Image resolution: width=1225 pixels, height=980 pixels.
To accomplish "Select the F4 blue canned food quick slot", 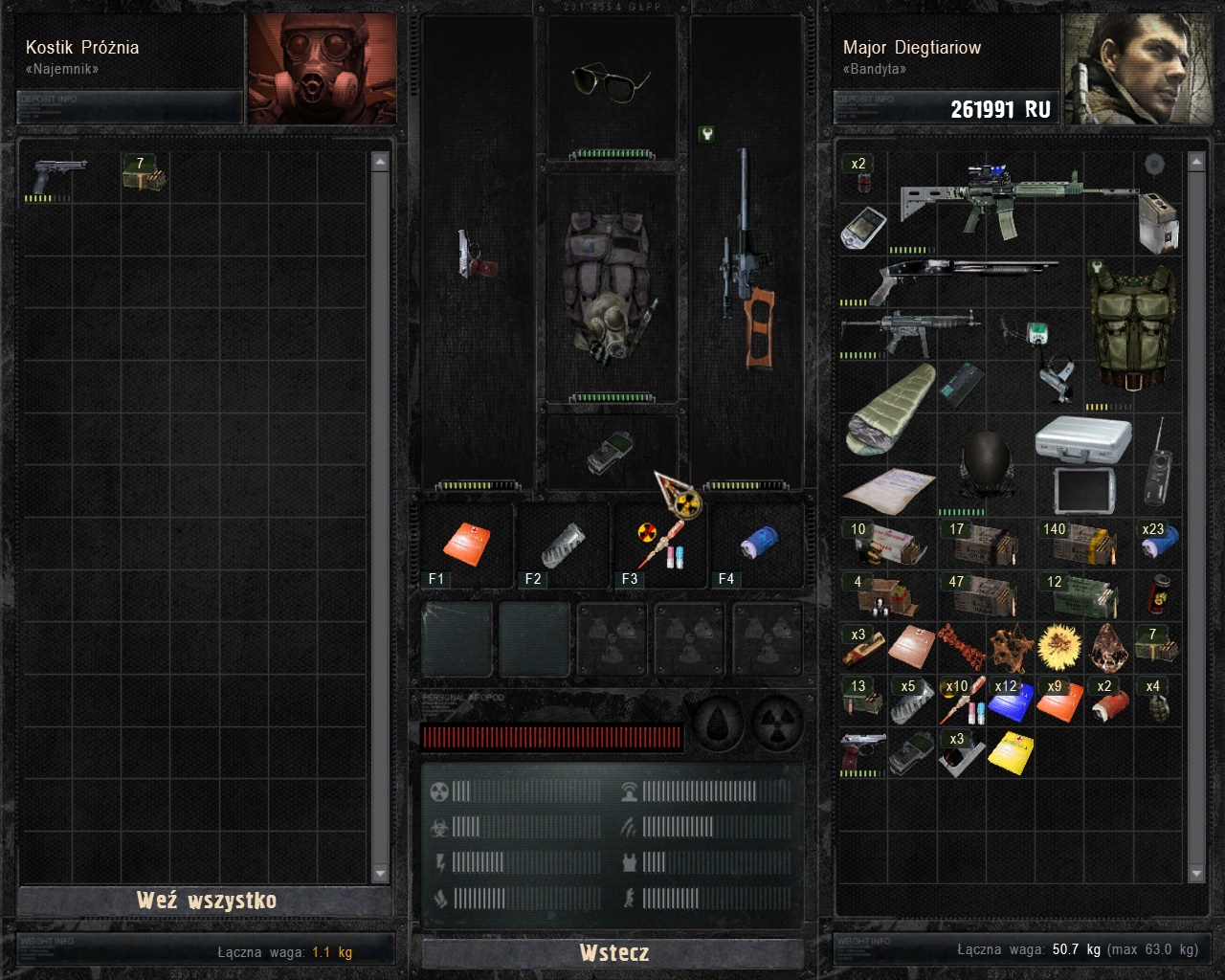I will (757, 545).
